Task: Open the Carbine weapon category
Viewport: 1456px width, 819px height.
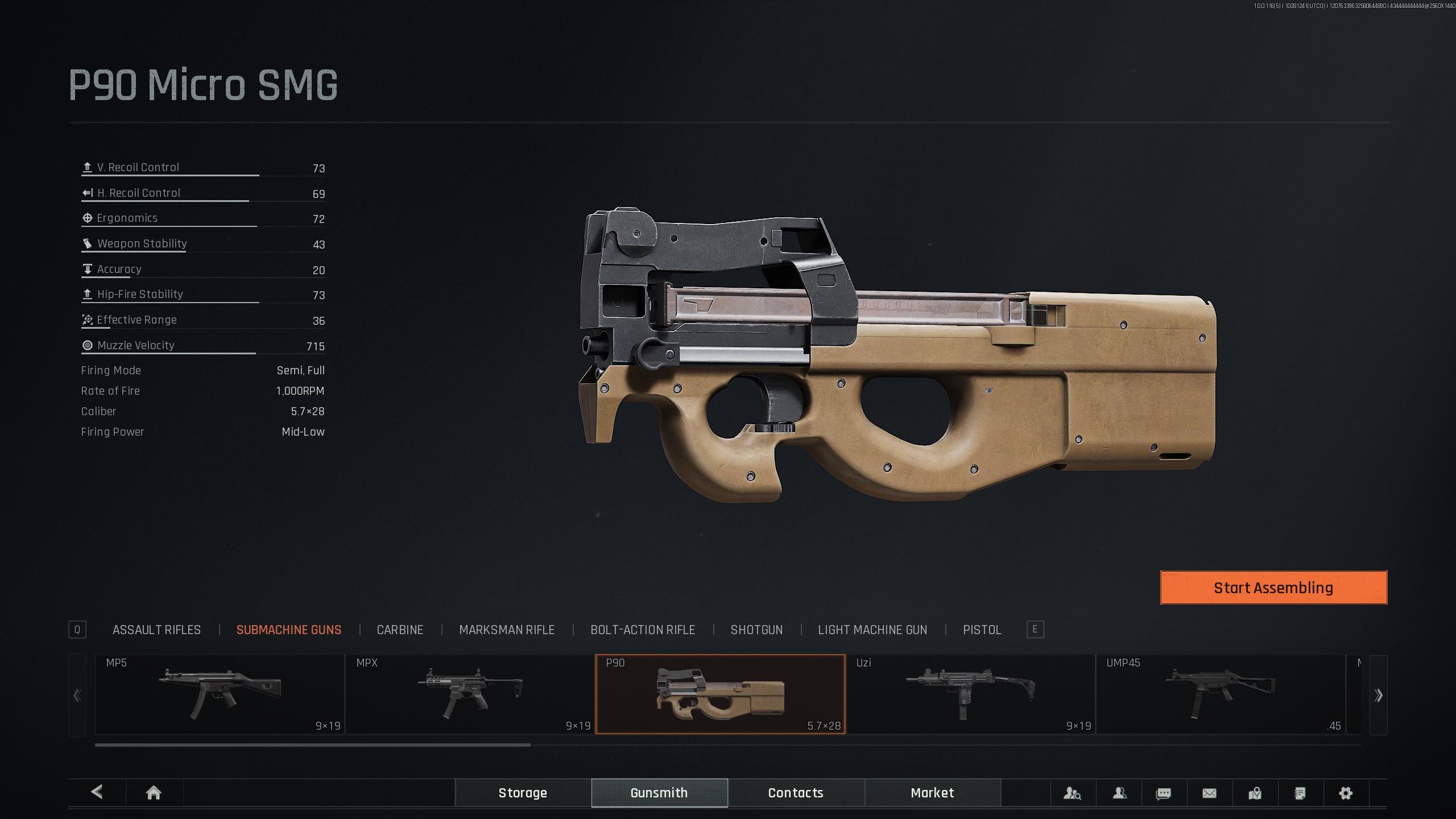Action: [x=400, y=630]
